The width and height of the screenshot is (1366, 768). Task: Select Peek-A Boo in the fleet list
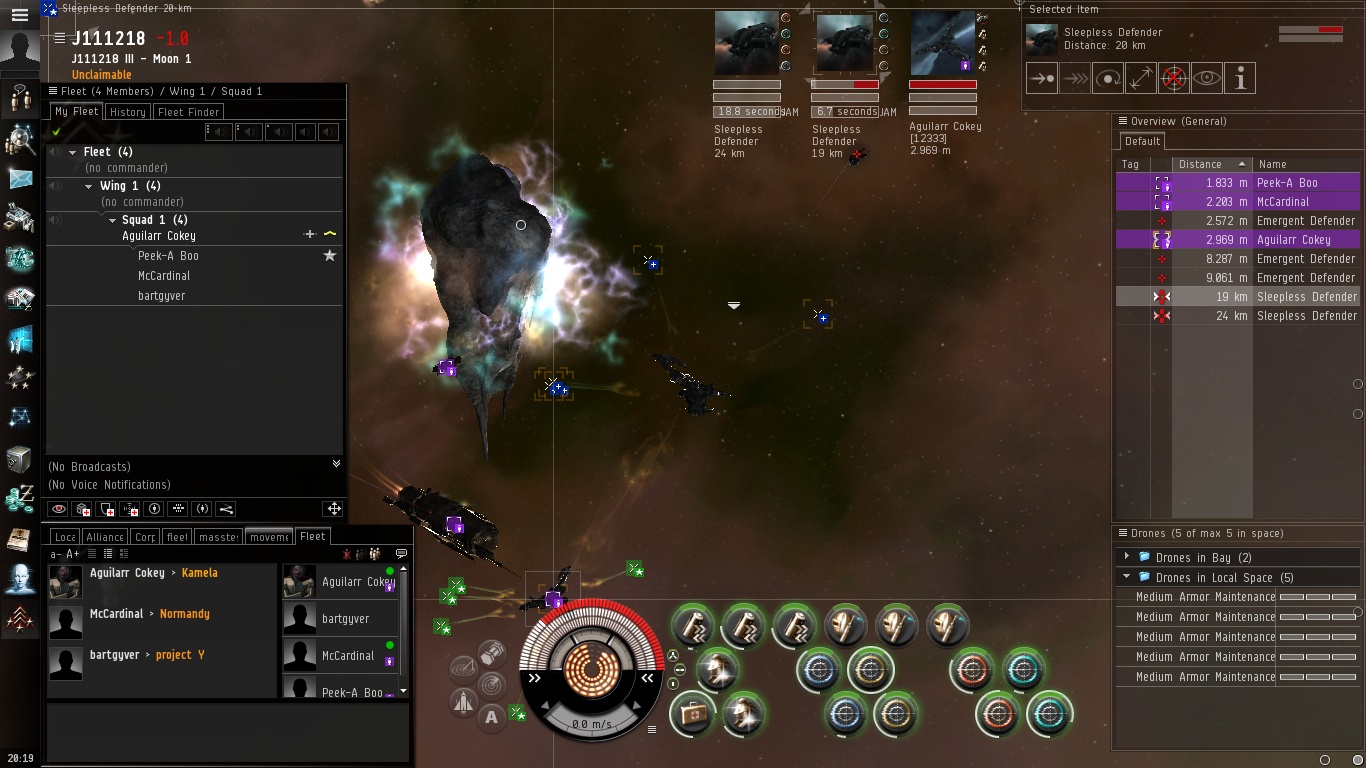(168, 256)
